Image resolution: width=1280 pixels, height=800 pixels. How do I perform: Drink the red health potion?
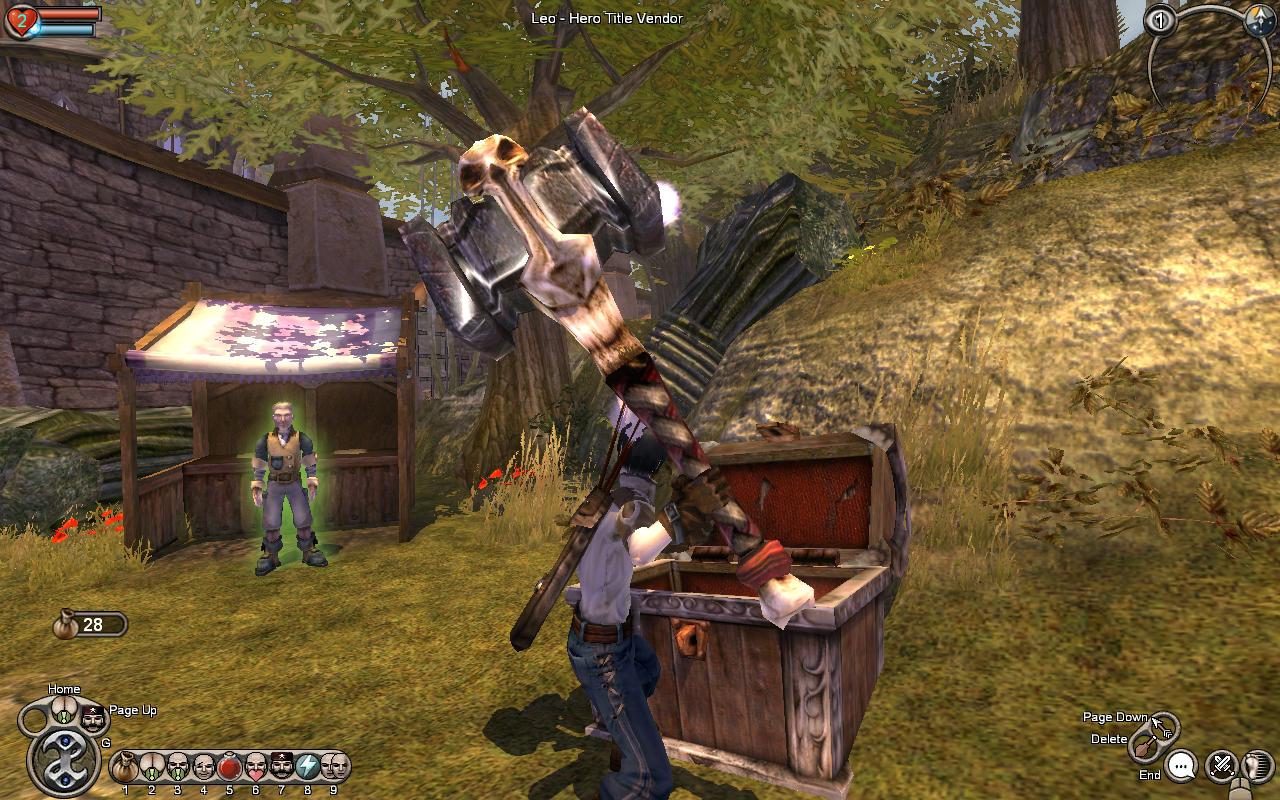point(230,767)
